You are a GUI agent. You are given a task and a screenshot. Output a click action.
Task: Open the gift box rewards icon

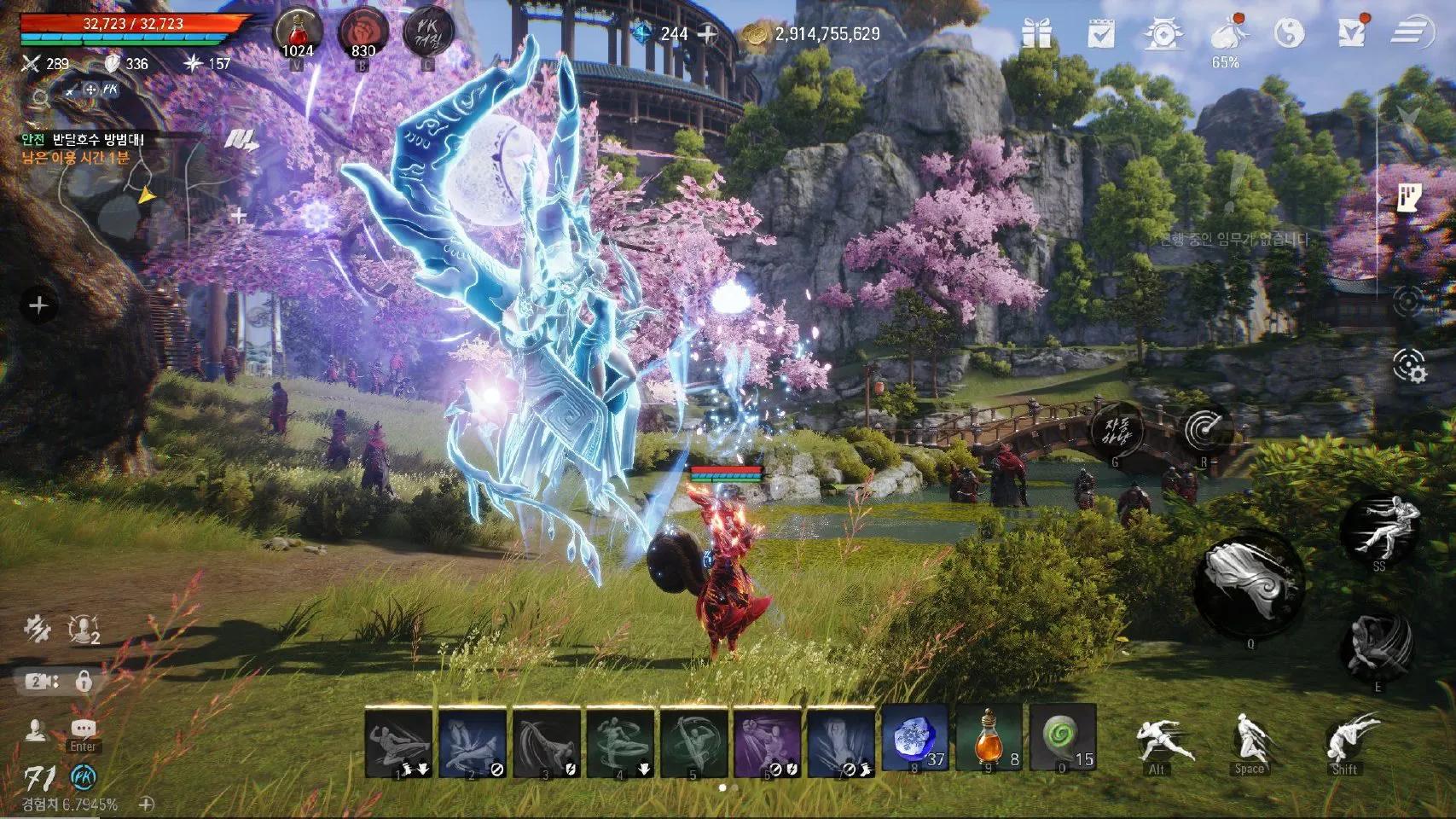[1036, 33]
